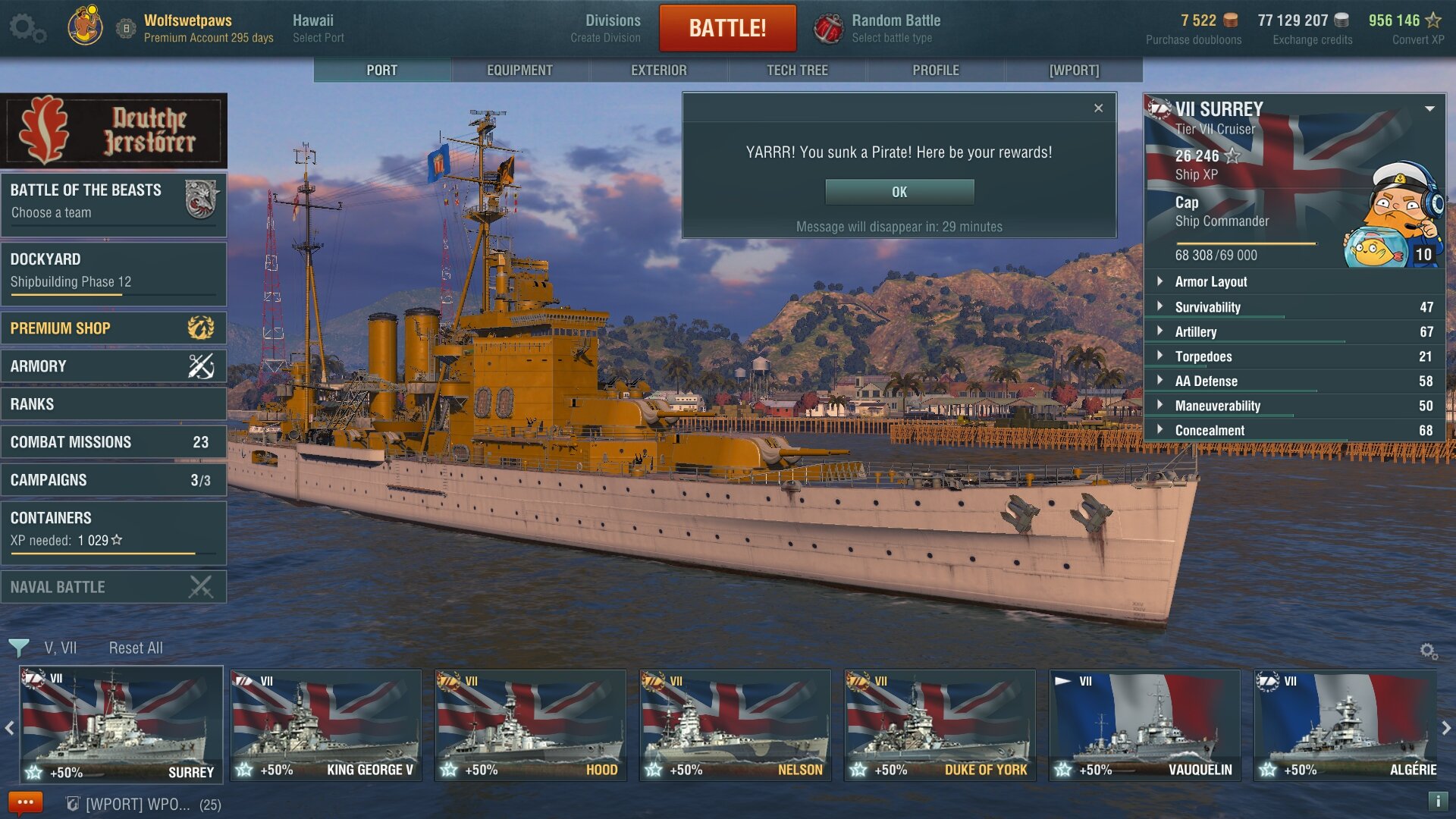Open game settings gear icon
This screenshot has height=819, width=1456.
pyautogui.click(x=27, y=28)
